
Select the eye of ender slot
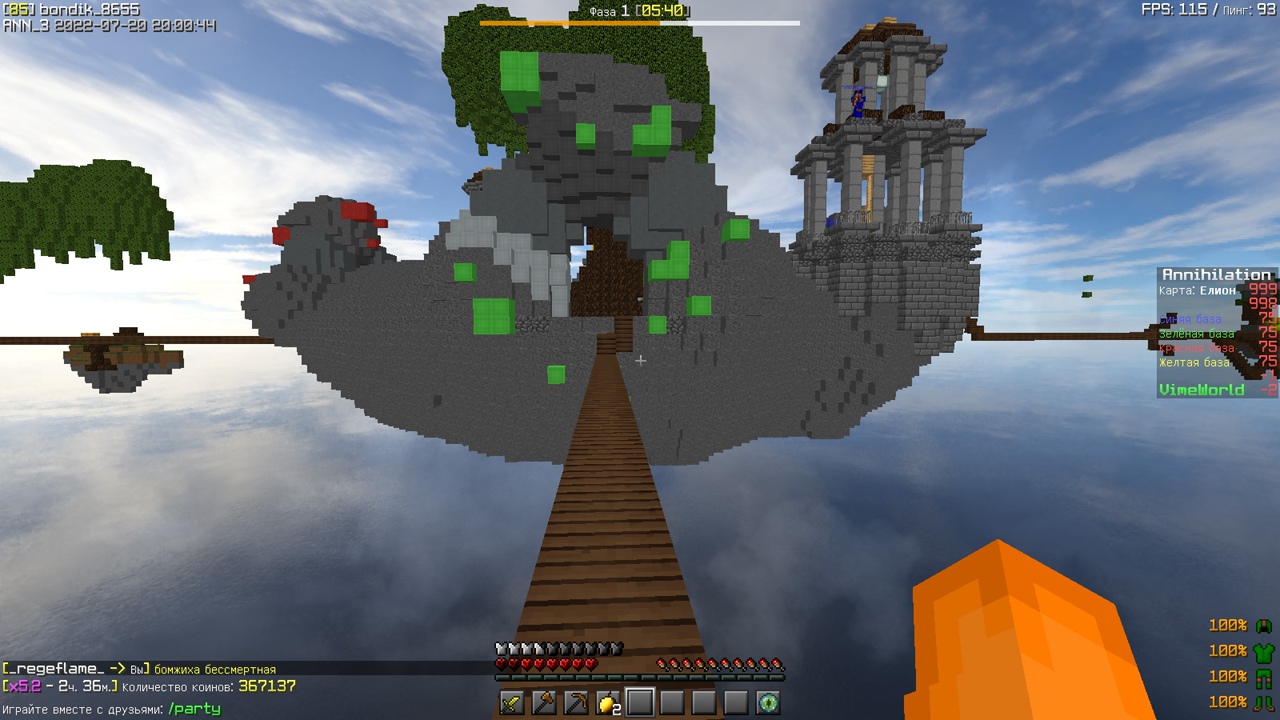(768, 703)
